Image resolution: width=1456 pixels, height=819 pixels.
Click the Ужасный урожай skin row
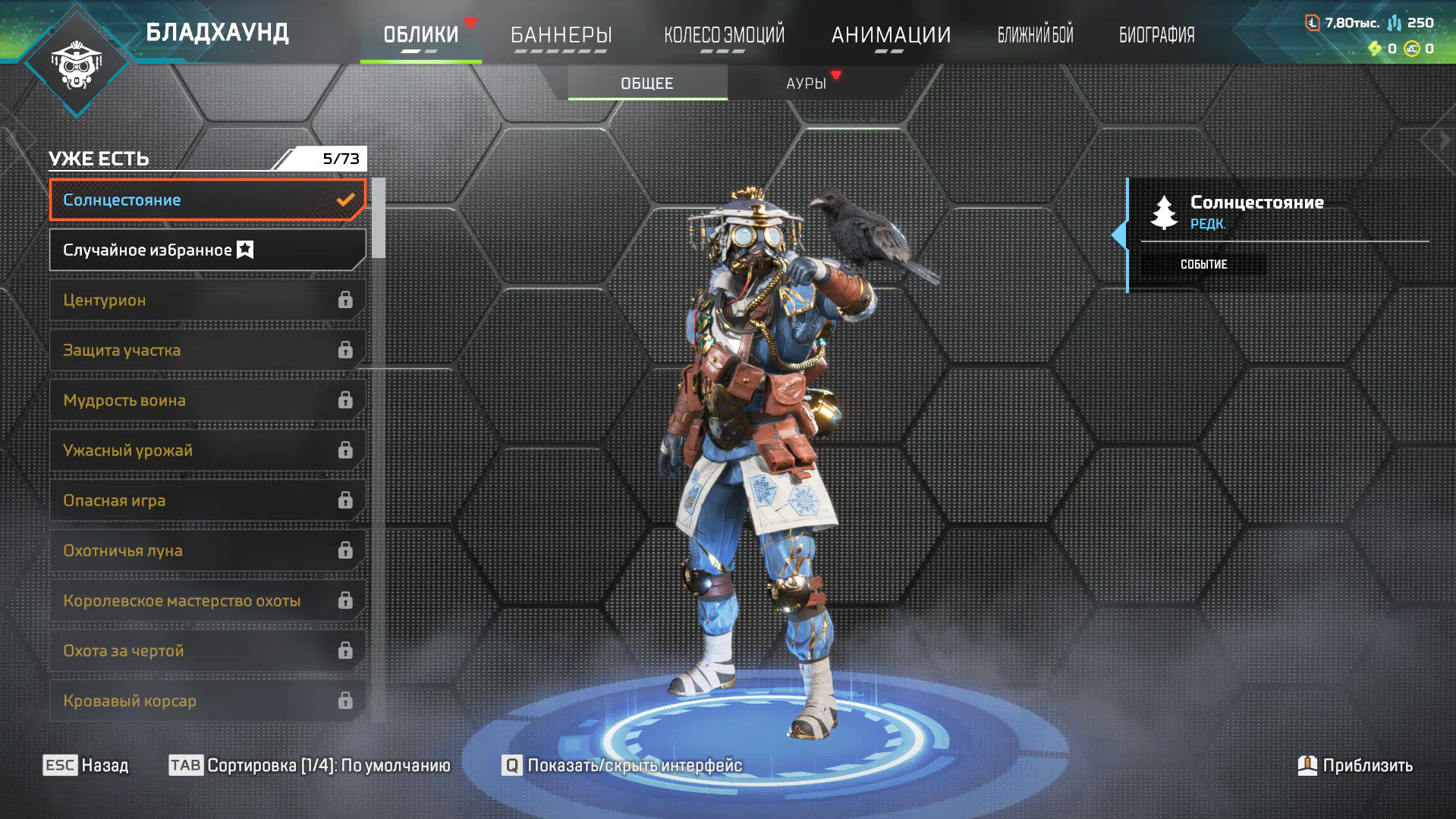click(x=207, y=450)
